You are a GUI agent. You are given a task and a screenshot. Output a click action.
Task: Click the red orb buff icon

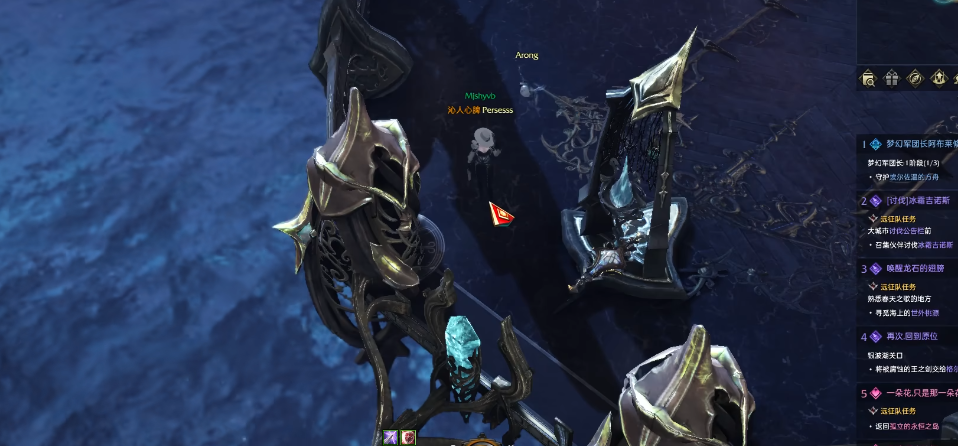pyautogui.click(x=408, y=437)
